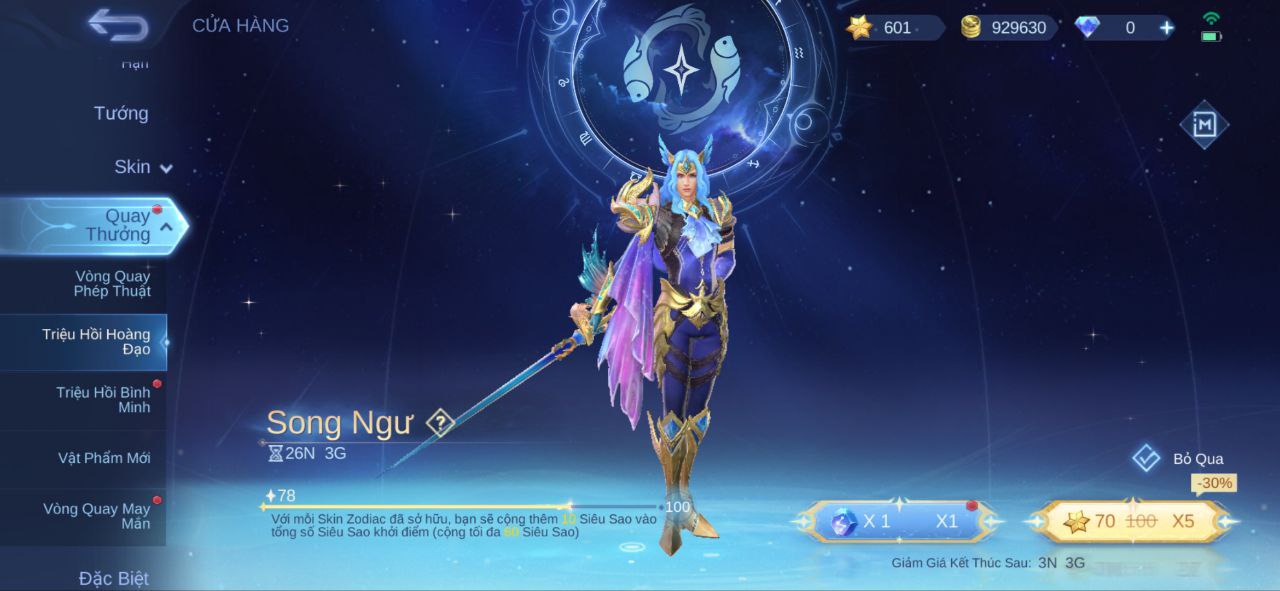Open the Vật Phẩm Mới section
Viewport: 1280px width, 591px height.
pos(104,457)
